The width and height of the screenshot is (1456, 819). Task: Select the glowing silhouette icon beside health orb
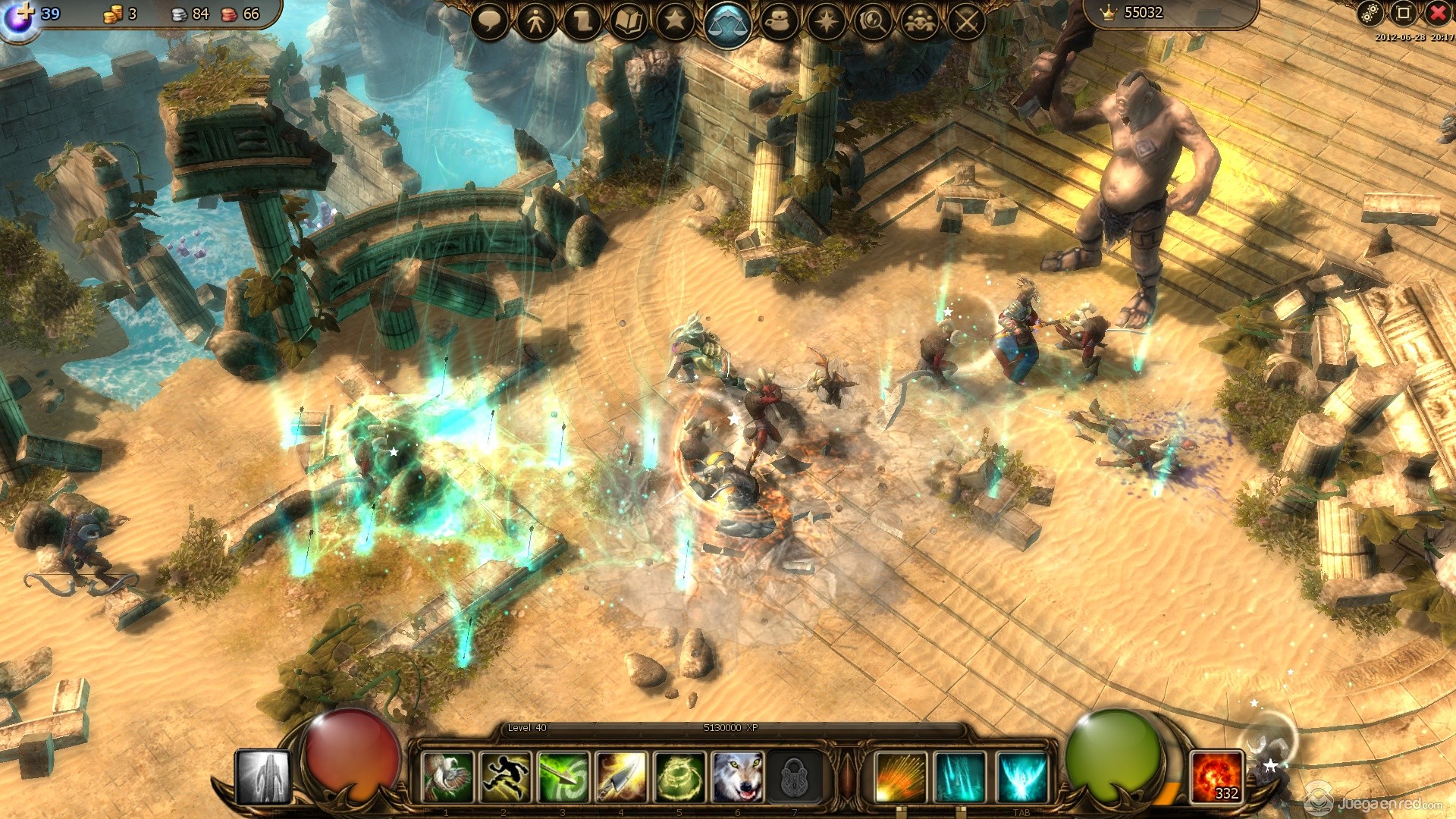262,777
